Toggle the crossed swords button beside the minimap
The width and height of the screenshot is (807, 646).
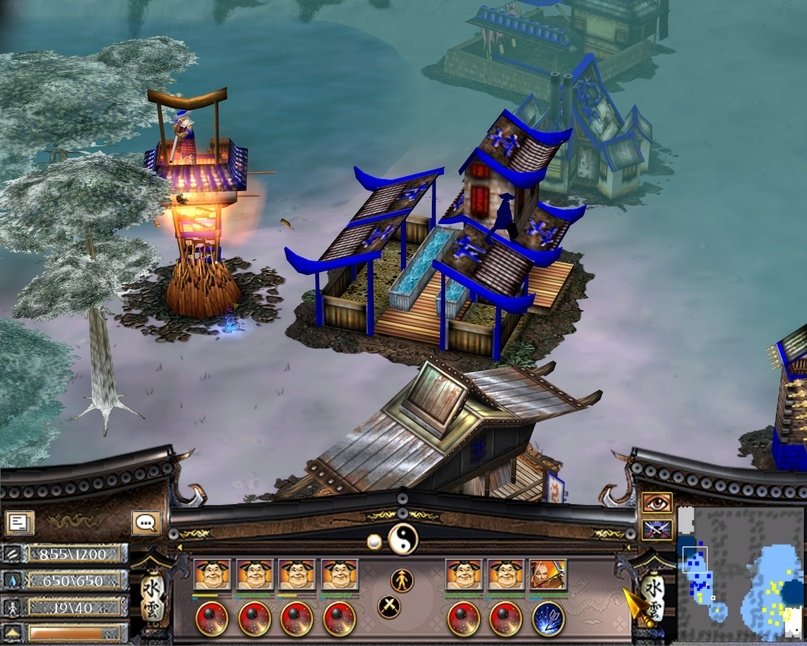tap(656, 529)
